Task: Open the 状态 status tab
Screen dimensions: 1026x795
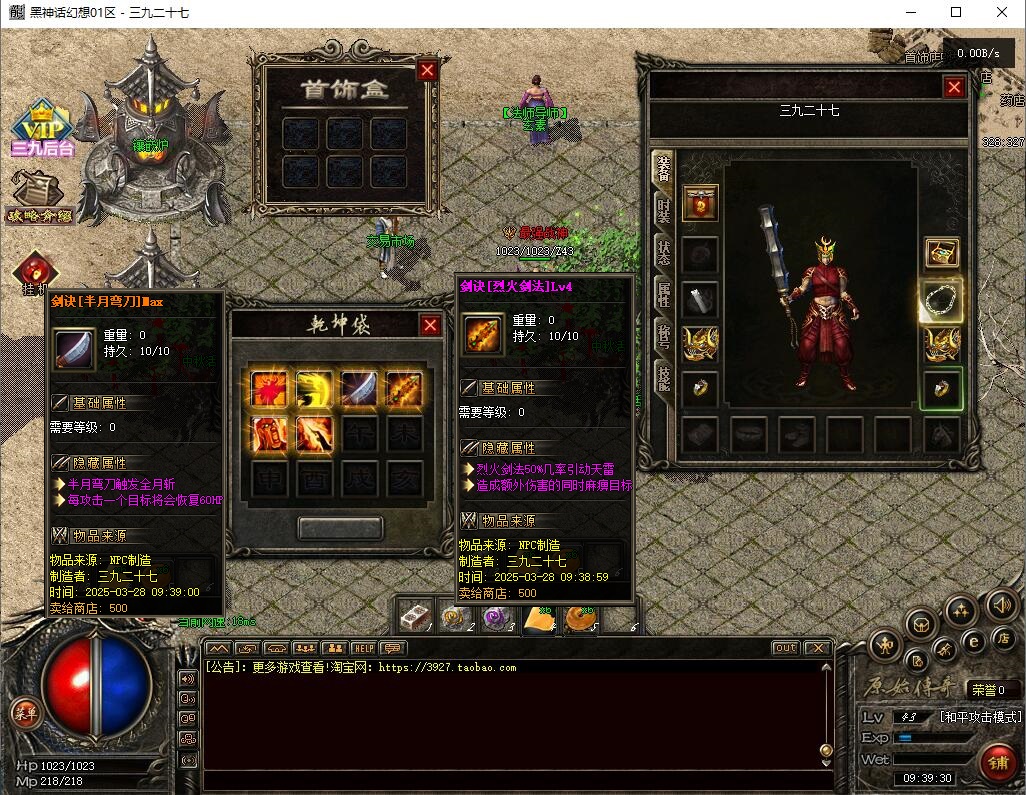Action: [663, 252]
